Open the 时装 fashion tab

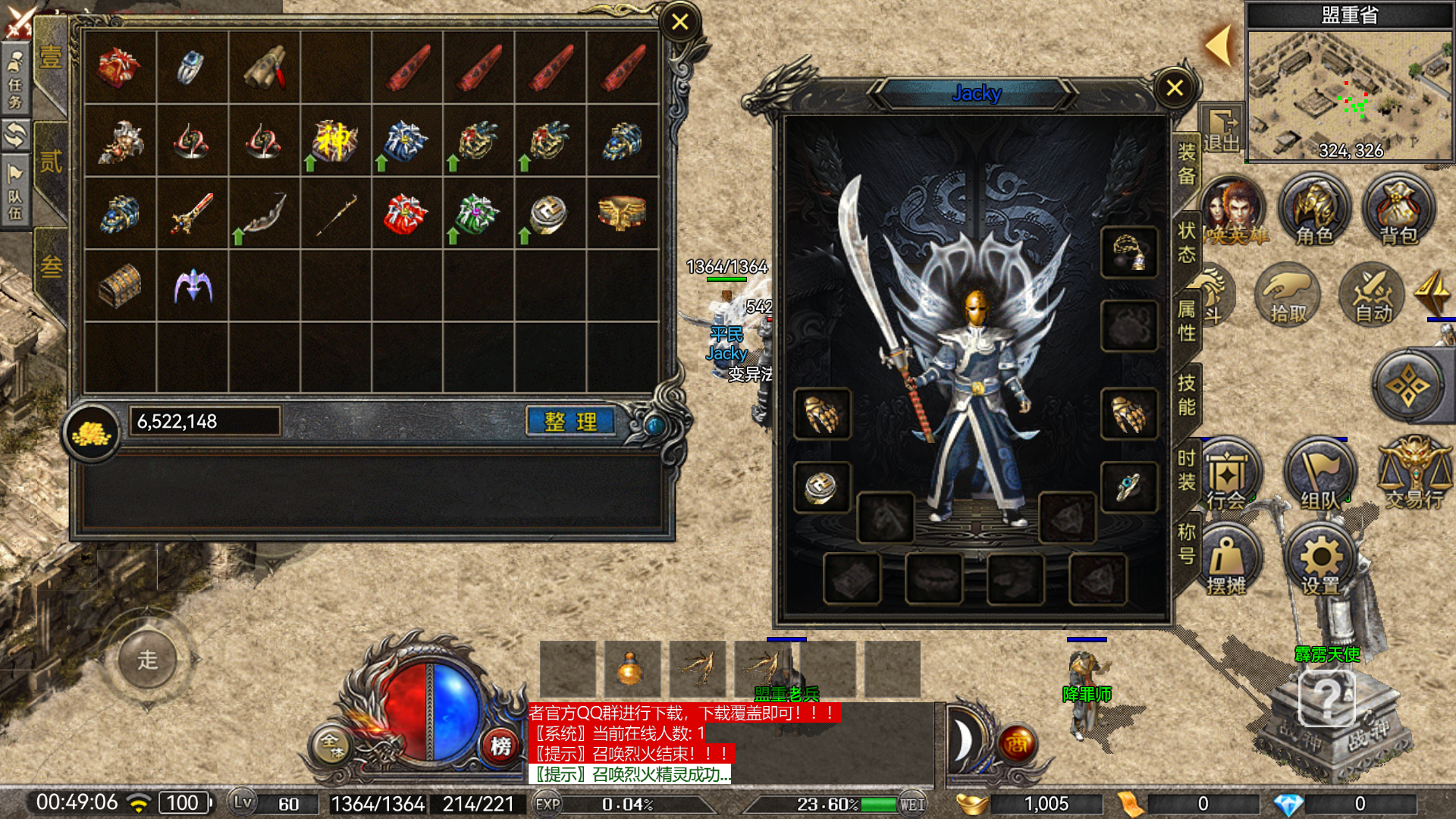click(1187, 469)
